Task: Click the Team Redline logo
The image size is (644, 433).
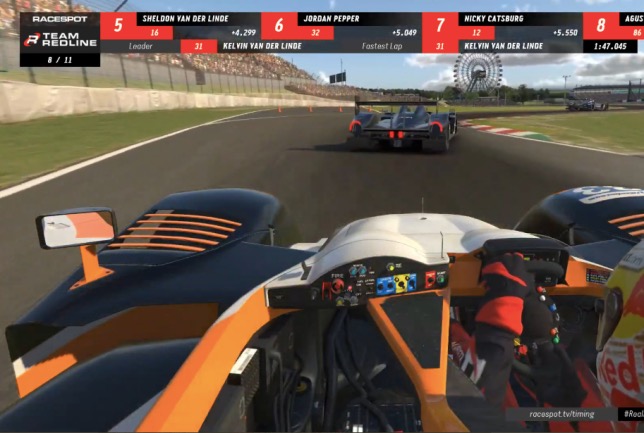Action: 60,40
